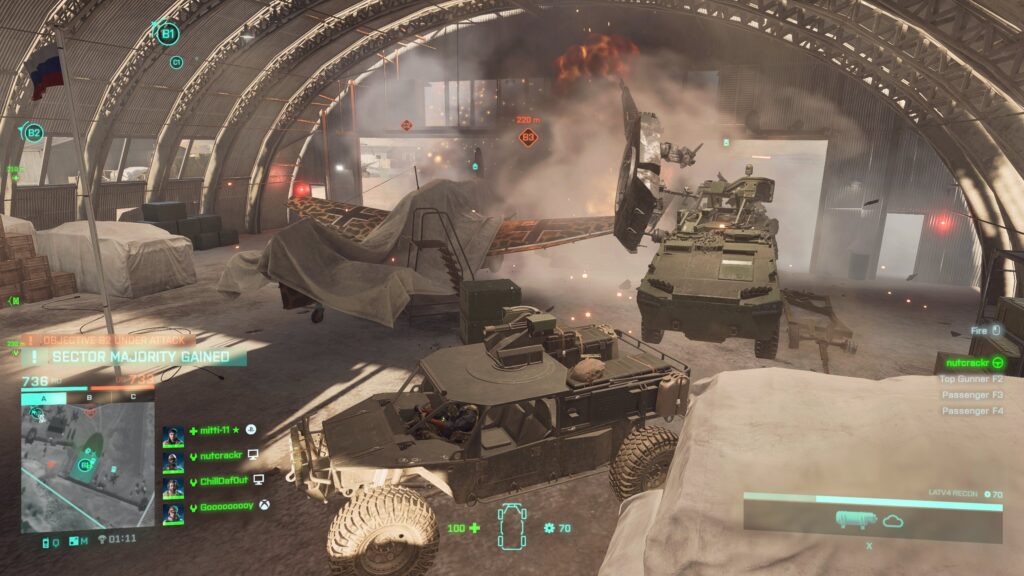Choose the Passenger F4 seat
Image resolution: width=1024 pixels, height=576 pixels.
pyautogui.click(x=971, y=411)
